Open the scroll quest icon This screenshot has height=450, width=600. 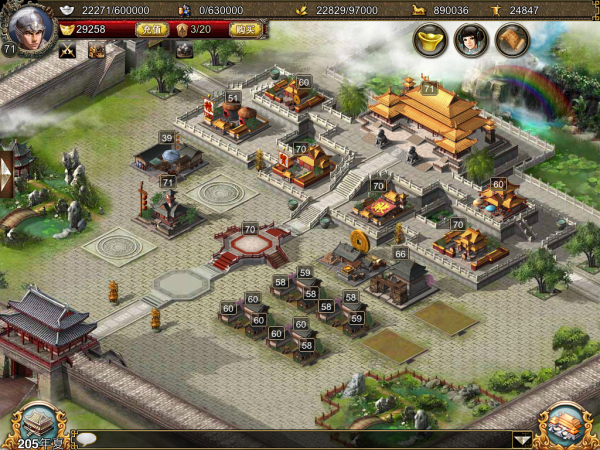(x=512, y=40)
